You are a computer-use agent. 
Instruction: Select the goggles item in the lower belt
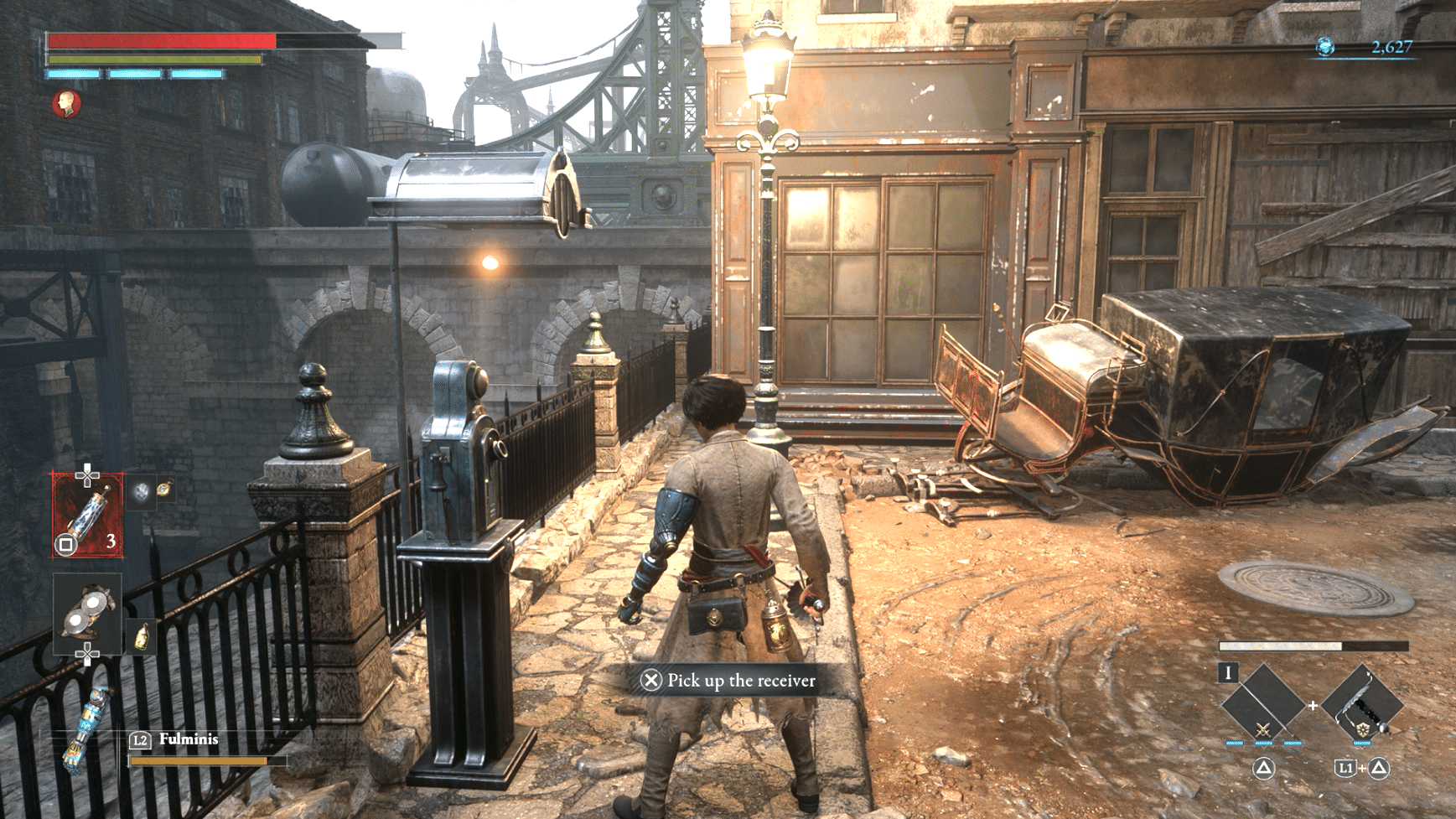[87, 614]
